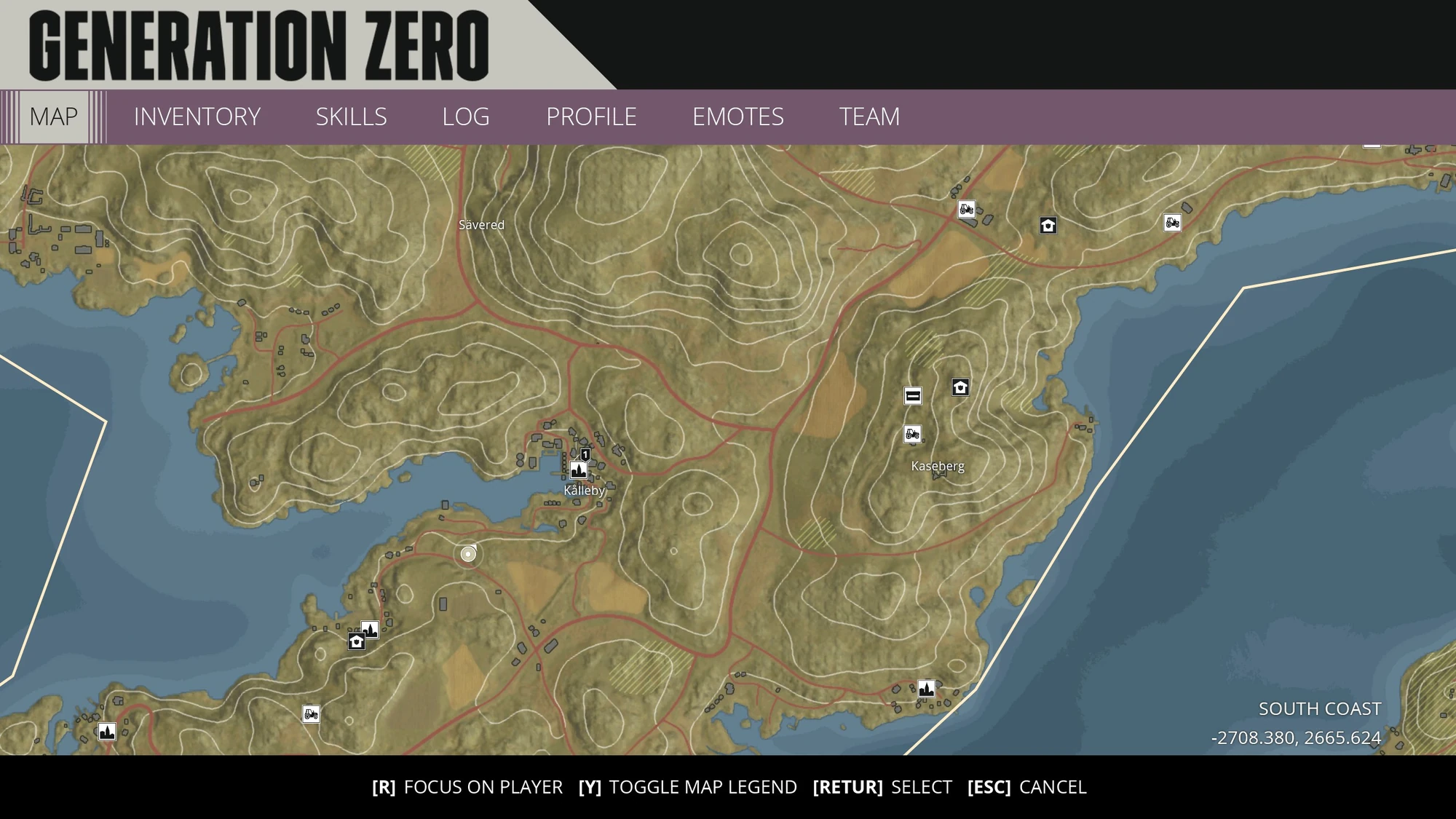The image size is (1456, 819).
Task: Click the circular player position marker
Action: point(467,555)
